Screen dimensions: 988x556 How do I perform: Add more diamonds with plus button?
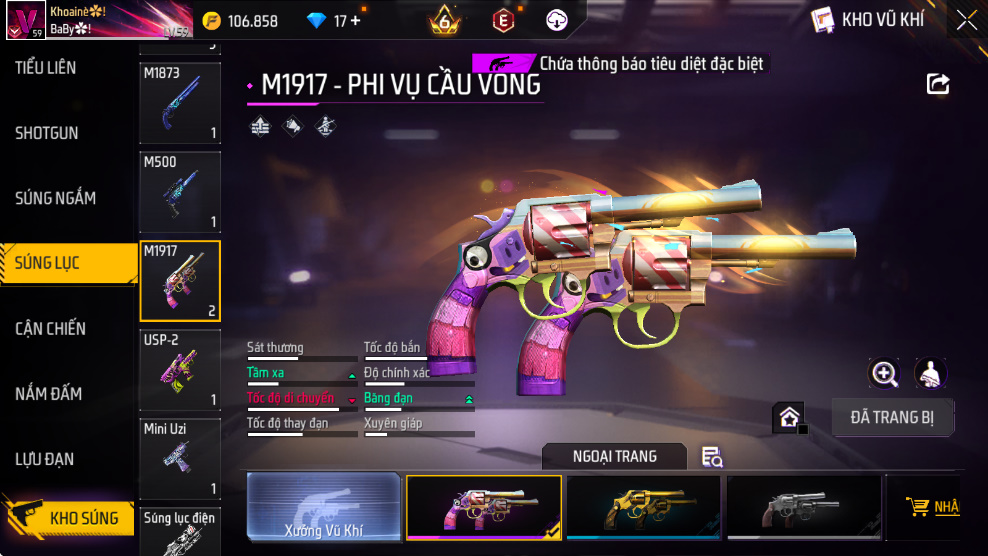click(x=356, y=21)
